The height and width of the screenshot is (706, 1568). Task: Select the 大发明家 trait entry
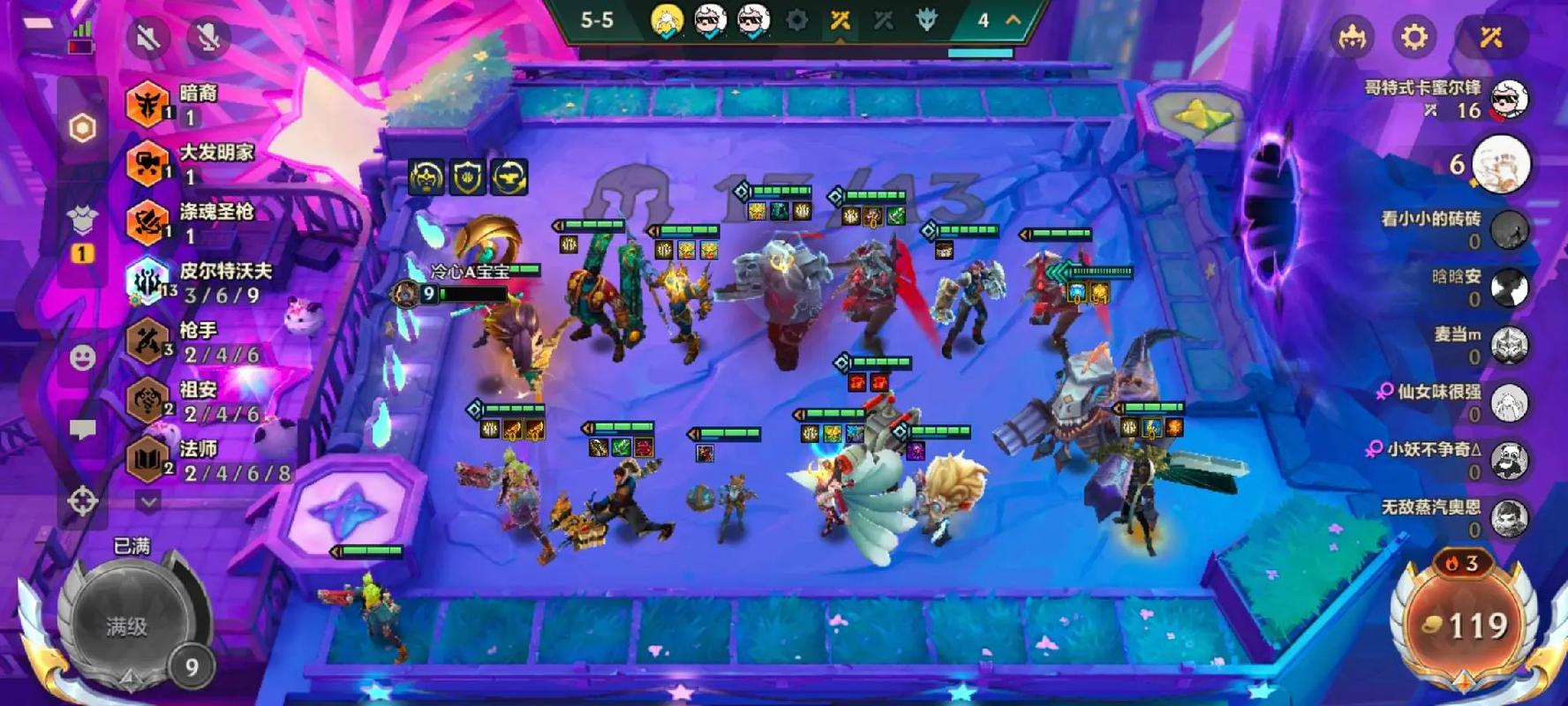coord(147,163)
